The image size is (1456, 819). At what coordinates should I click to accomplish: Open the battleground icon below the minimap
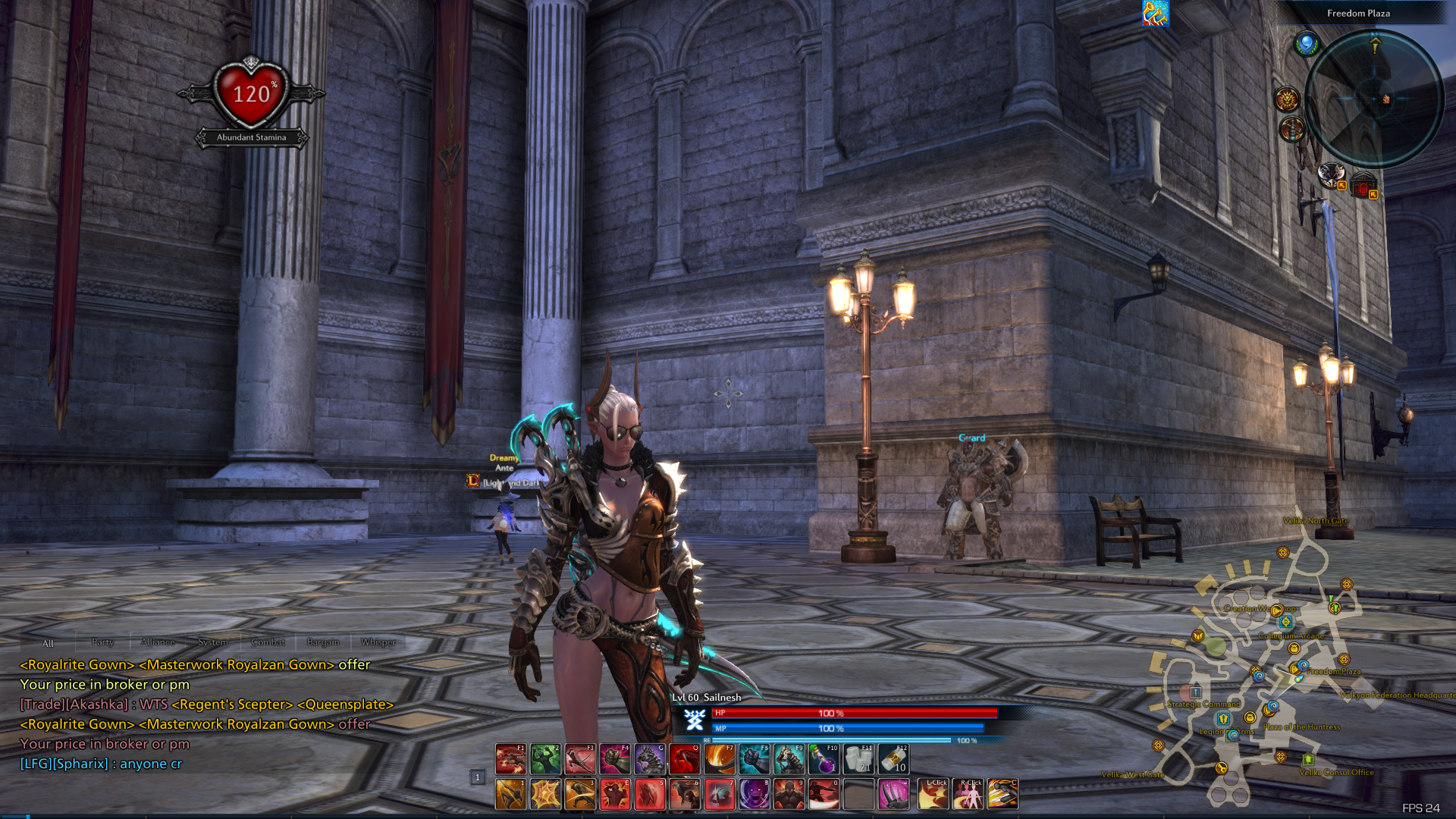1332,176
